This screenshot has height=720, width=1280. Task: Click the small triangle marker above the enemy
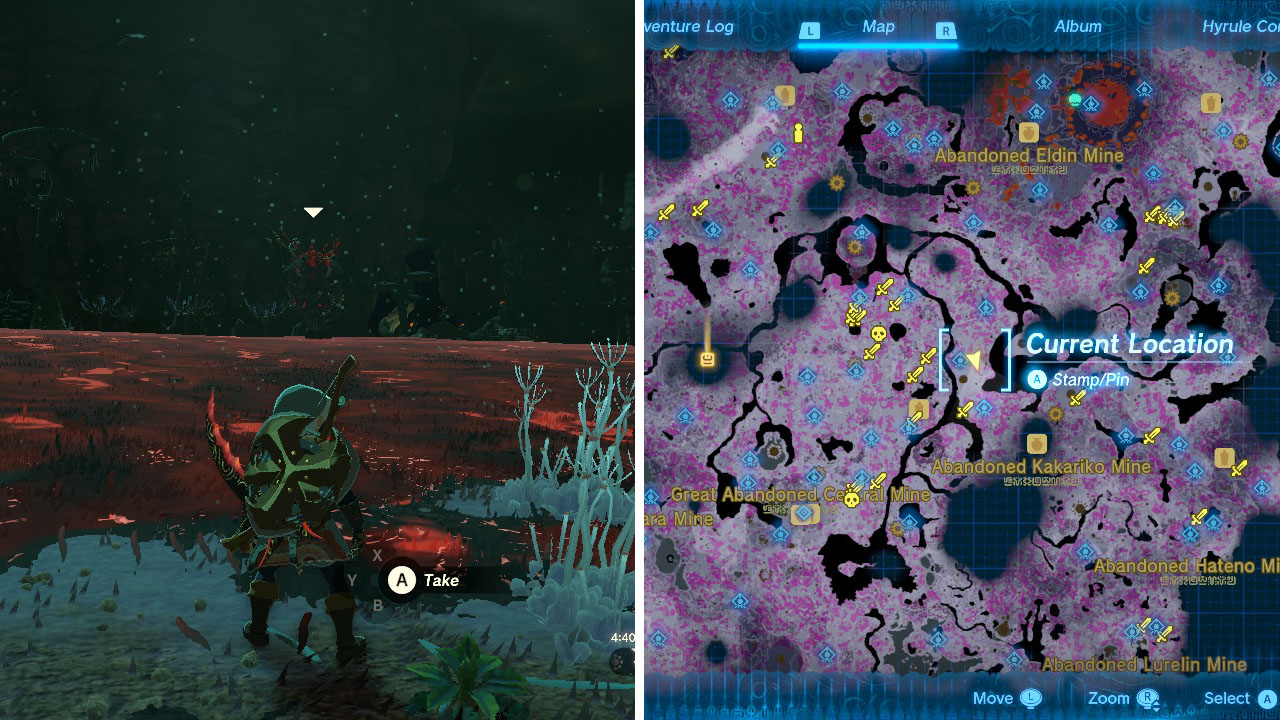coord(313,211)
